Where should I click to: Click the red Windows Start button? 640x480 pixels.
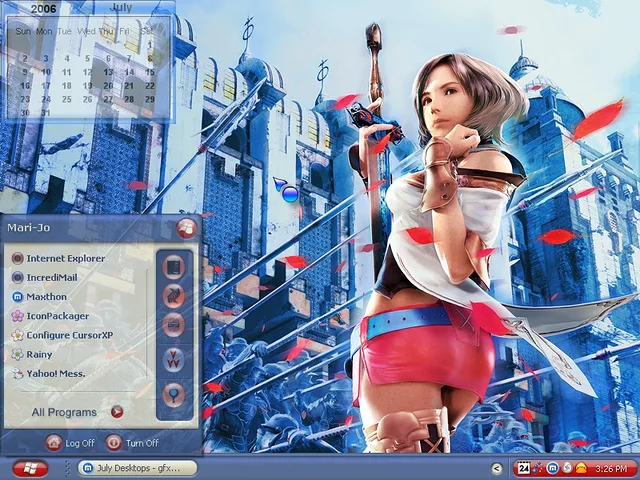(x=30, y=468)
